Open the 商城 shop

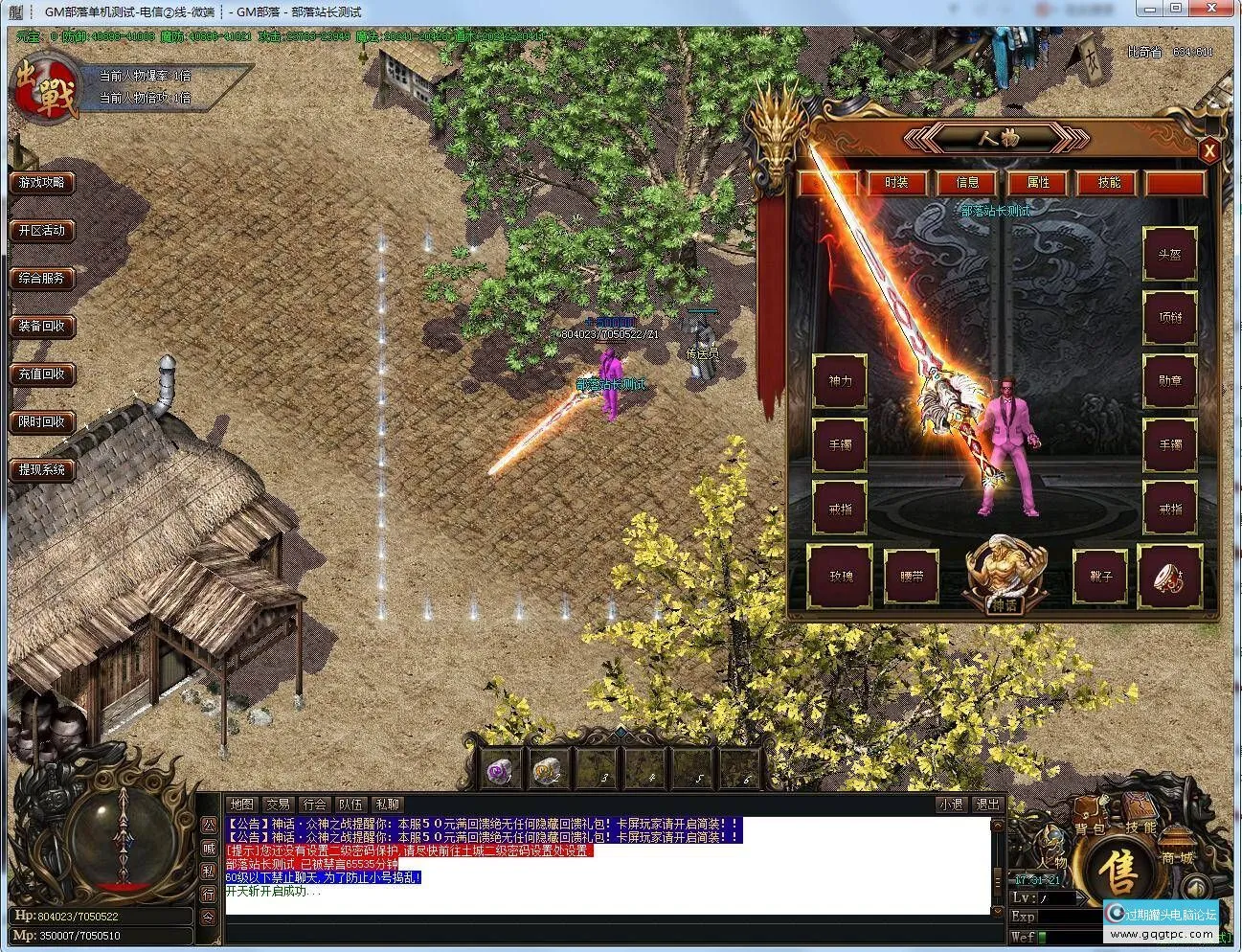(x=1176, y=857)
